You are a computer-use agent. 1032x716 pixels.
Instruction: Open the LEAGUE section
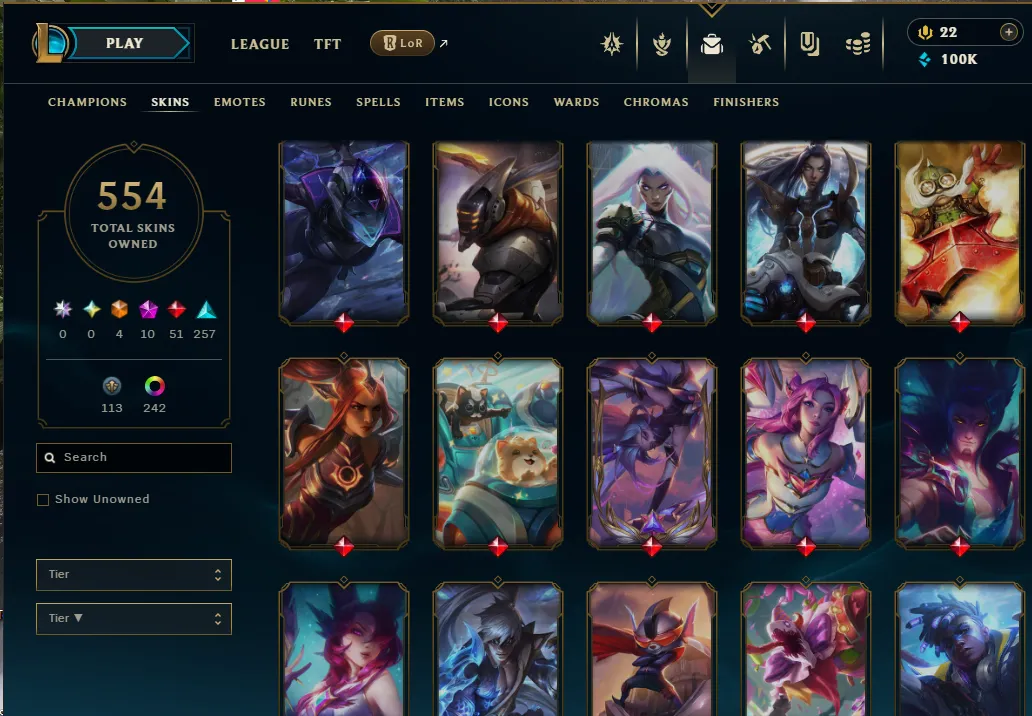(x=260, y=44)
